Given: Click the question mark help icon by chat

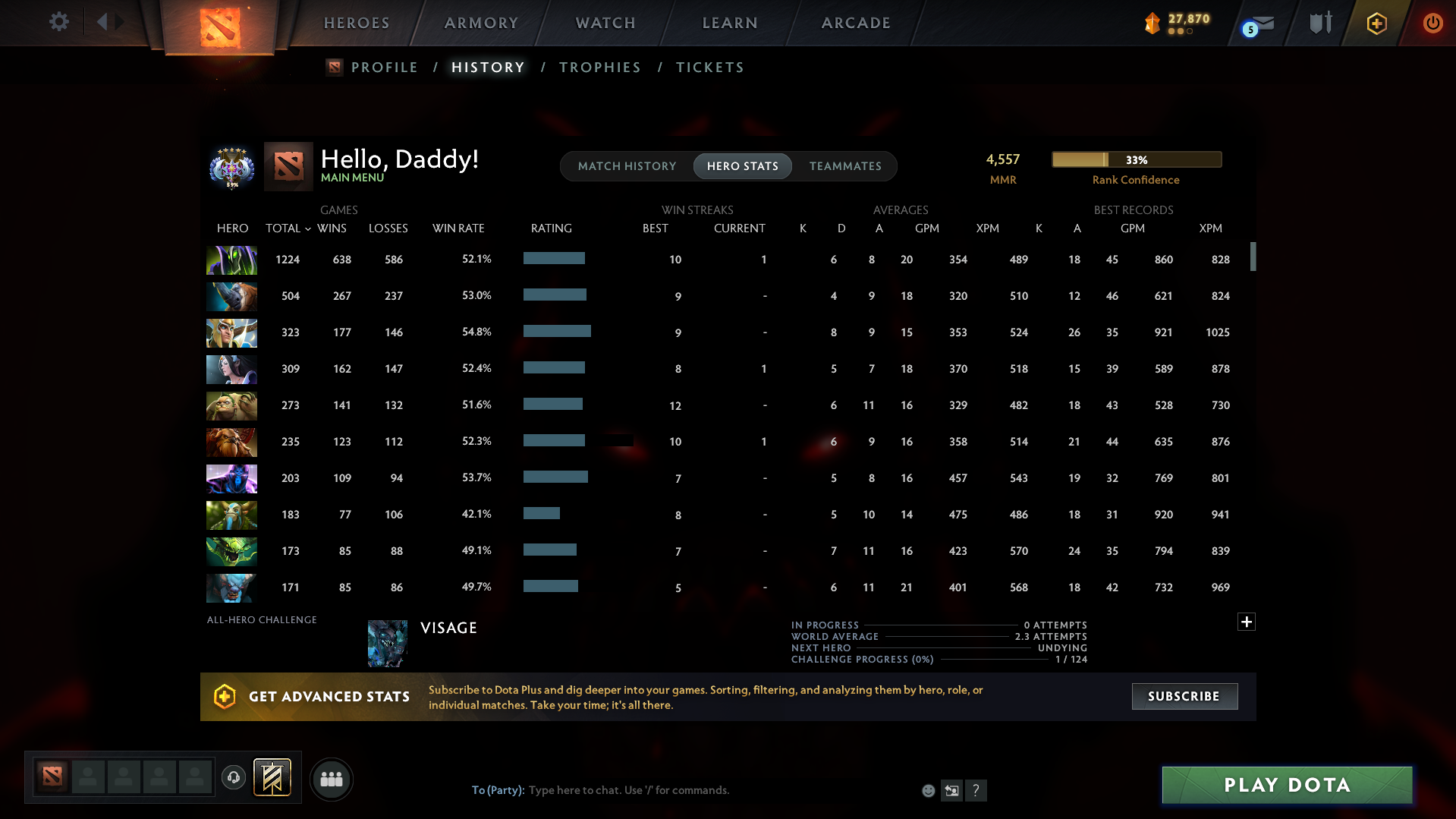Looking at the screenshot, I should (x=976, y=790).
